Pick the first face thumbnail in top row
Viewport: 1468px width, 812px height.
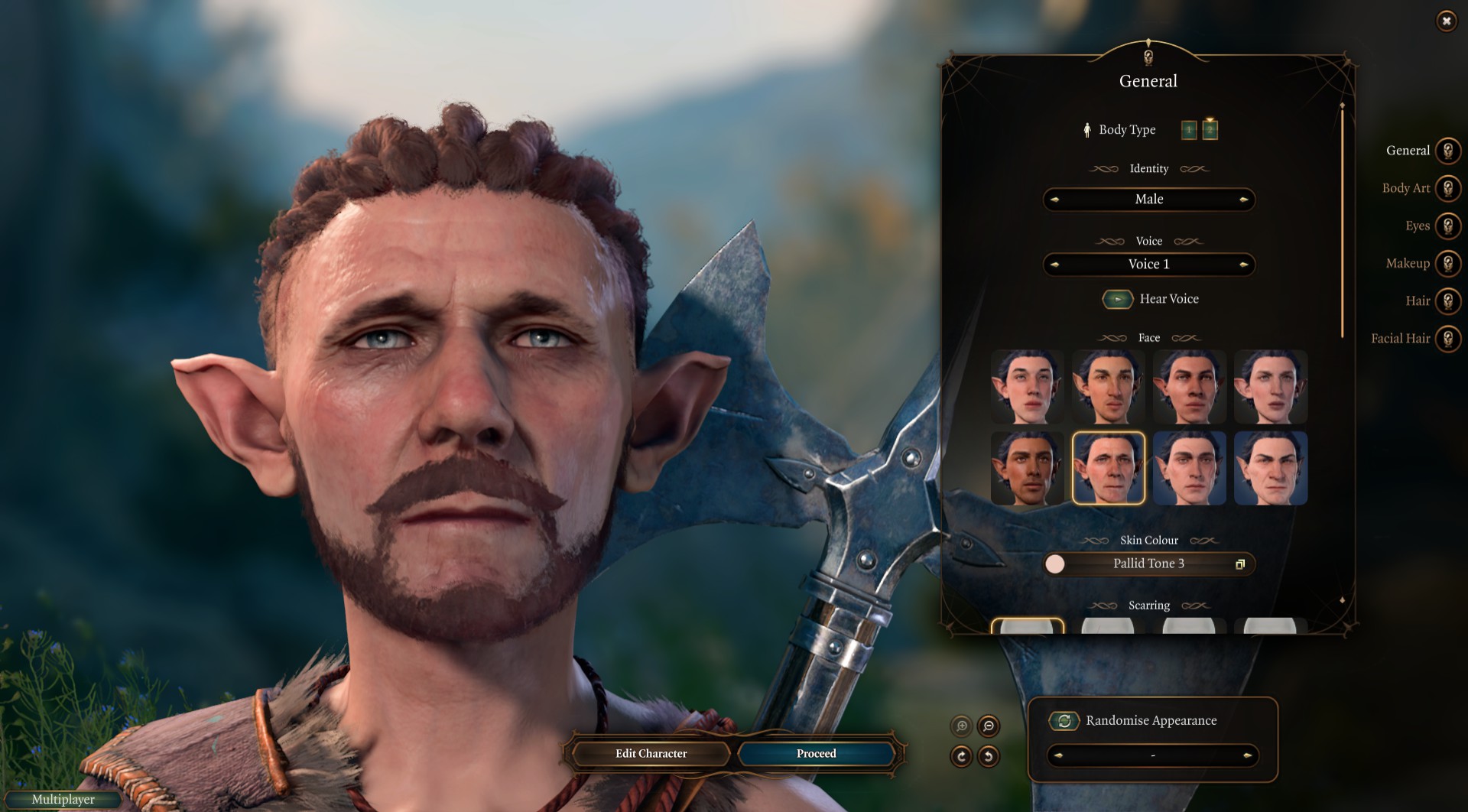pyautogui.click(x=1027, y=387)
